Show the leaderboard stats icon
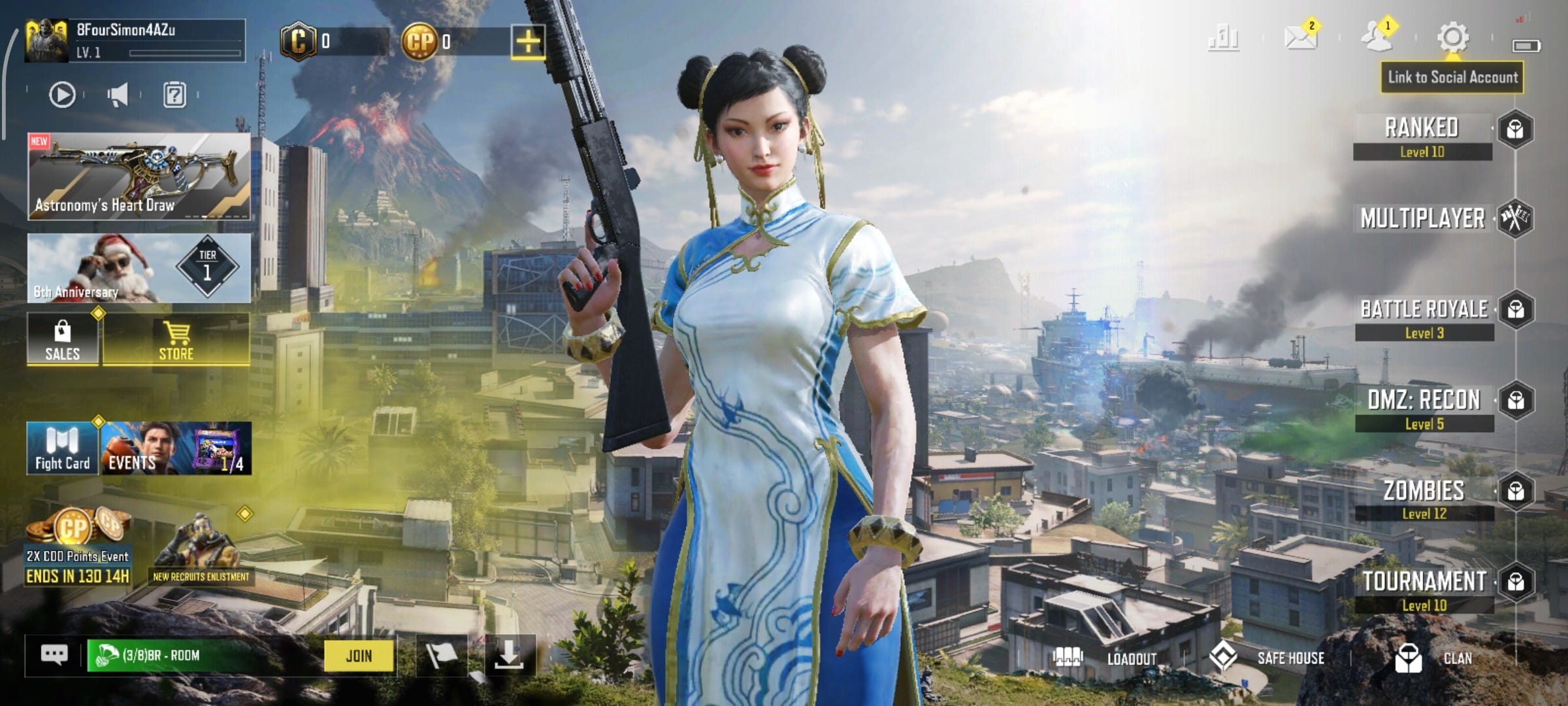The width and height of the screenshot is (1568, 706). [1223, 37]
